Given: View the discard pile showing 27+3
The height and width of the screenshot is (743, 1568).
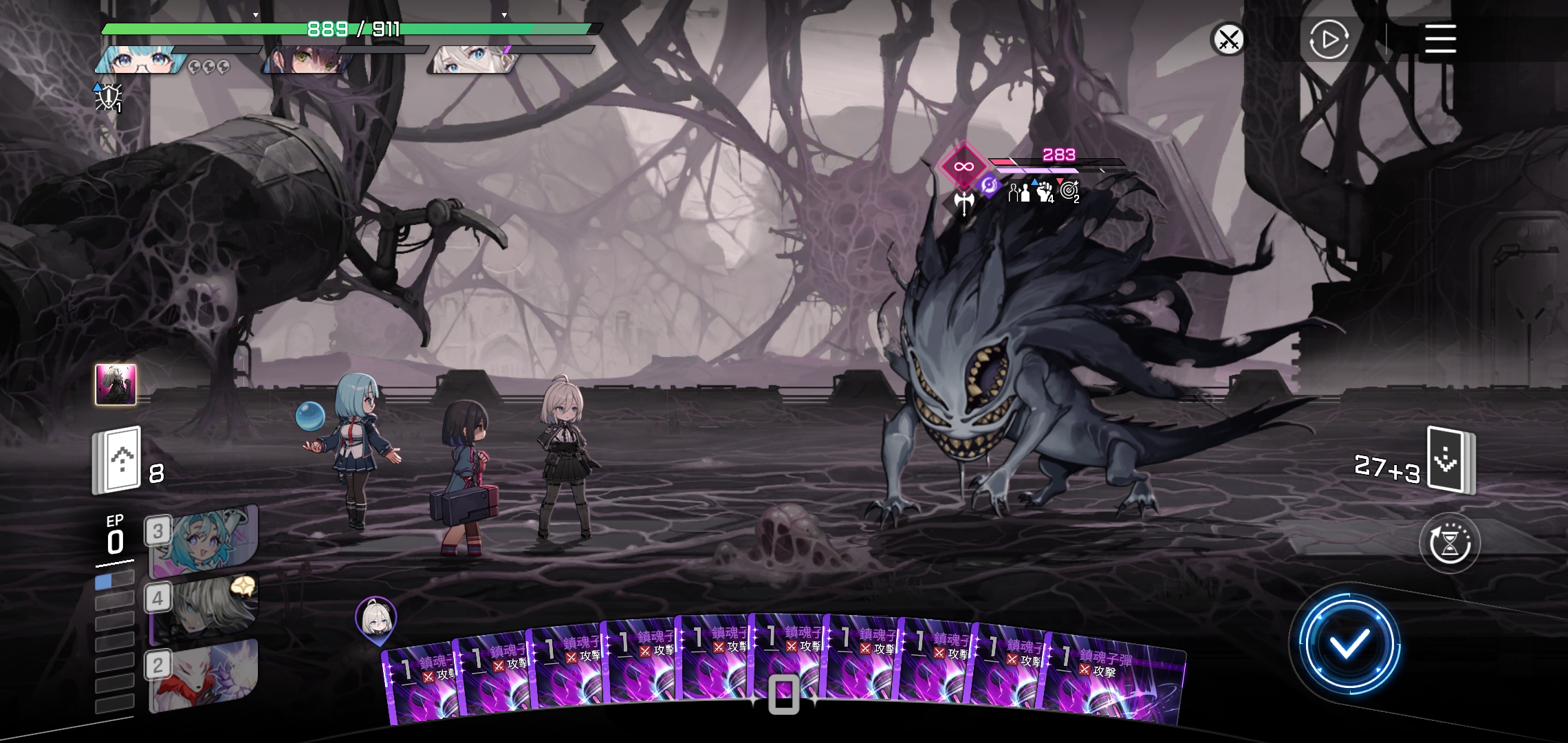Looking at the screenshot, I should point(1450,460).
